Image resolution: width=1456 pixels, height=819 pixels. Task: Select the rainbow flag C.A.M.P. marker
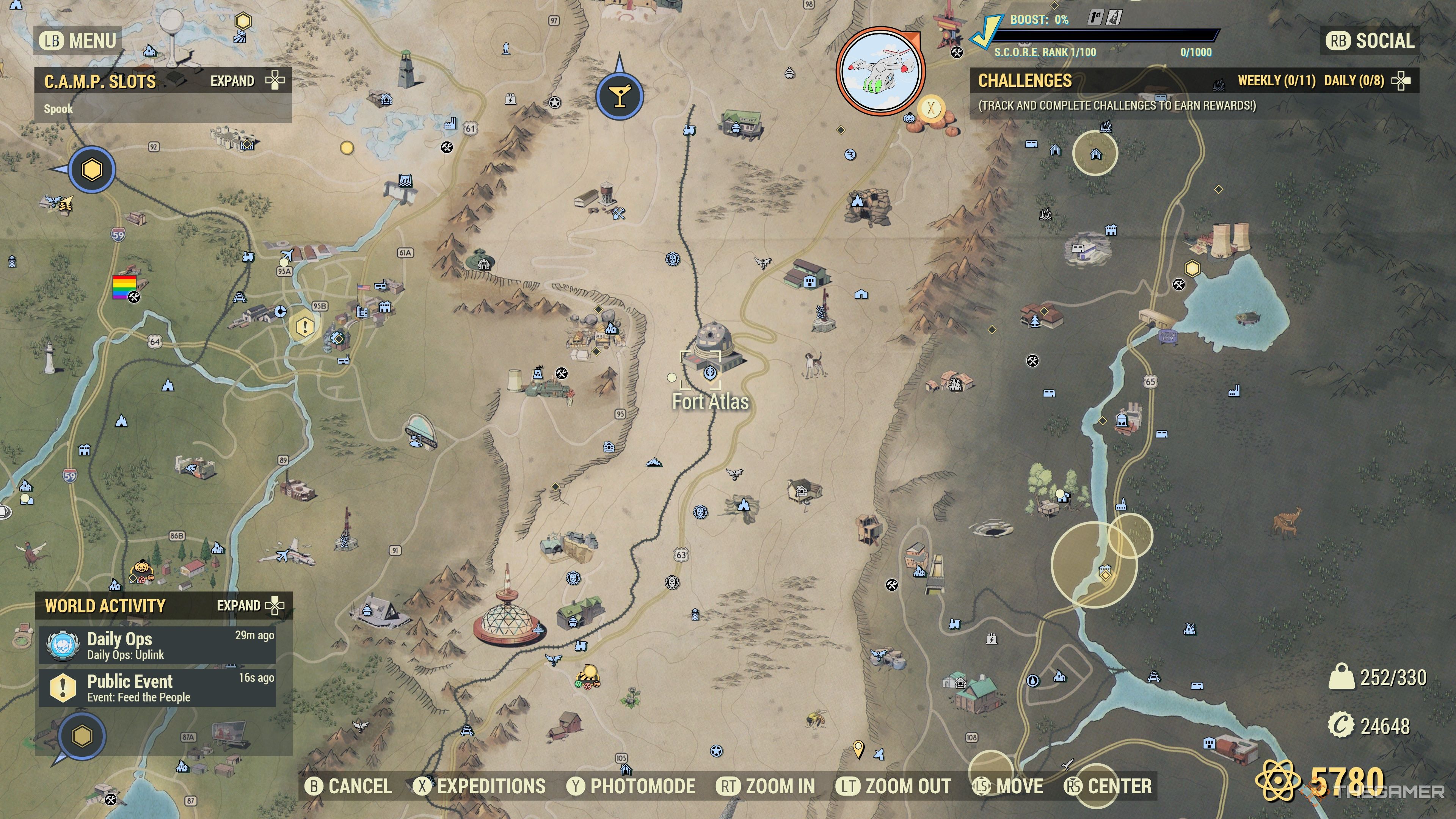tap(124, 287)
